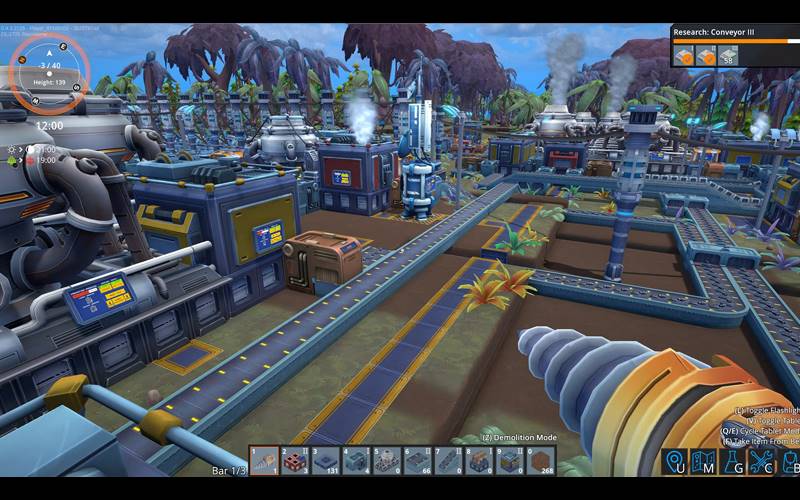
Task: Open the folded map icon
Action: coord(704,462)
